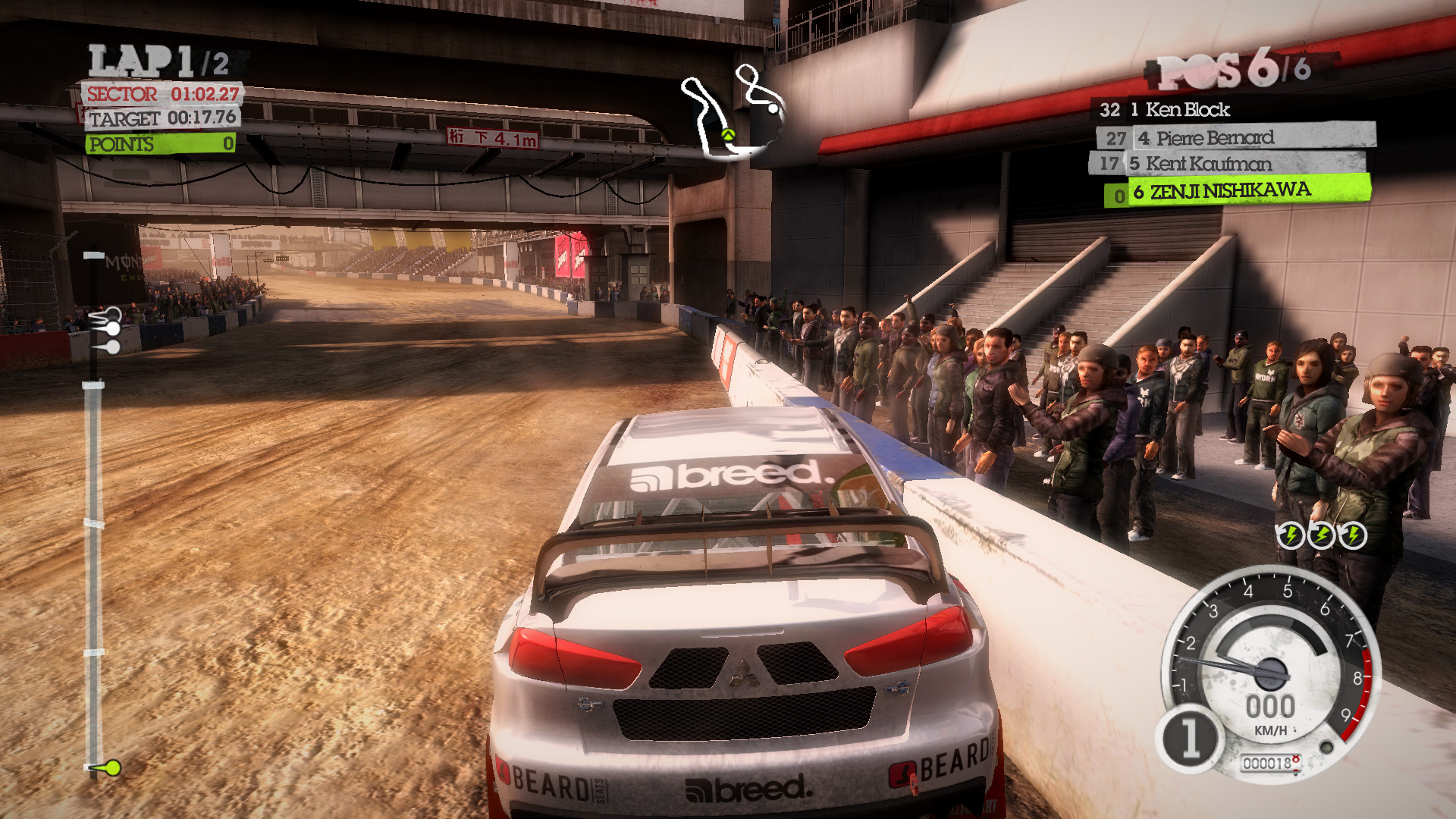The image size is (1456, 819).
Task: Click the green player marker on progress bar
Action: tap(111, 768)
